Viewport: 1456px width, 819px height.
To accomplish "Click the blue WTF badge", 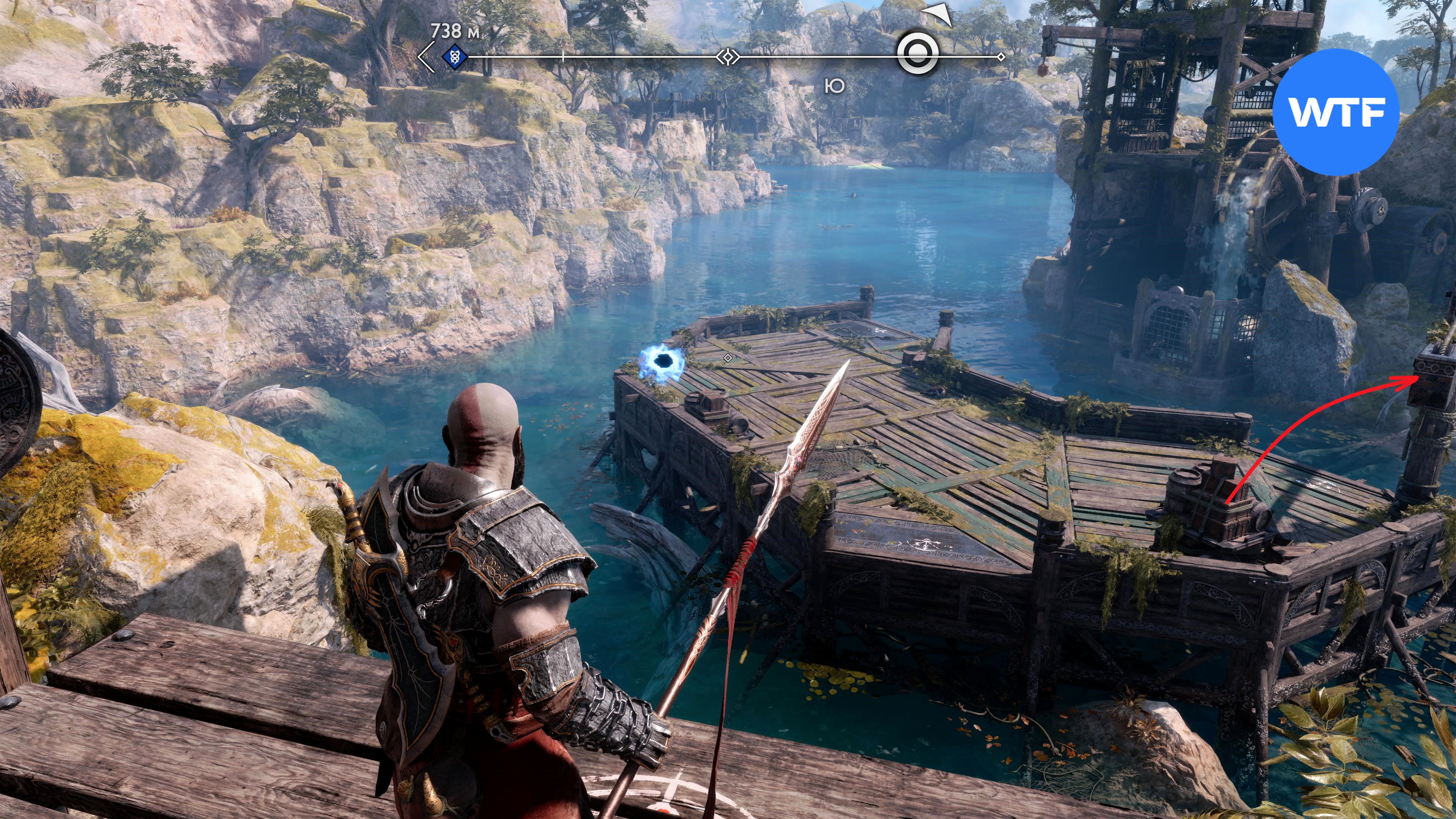I will [x=1336, y=111].
